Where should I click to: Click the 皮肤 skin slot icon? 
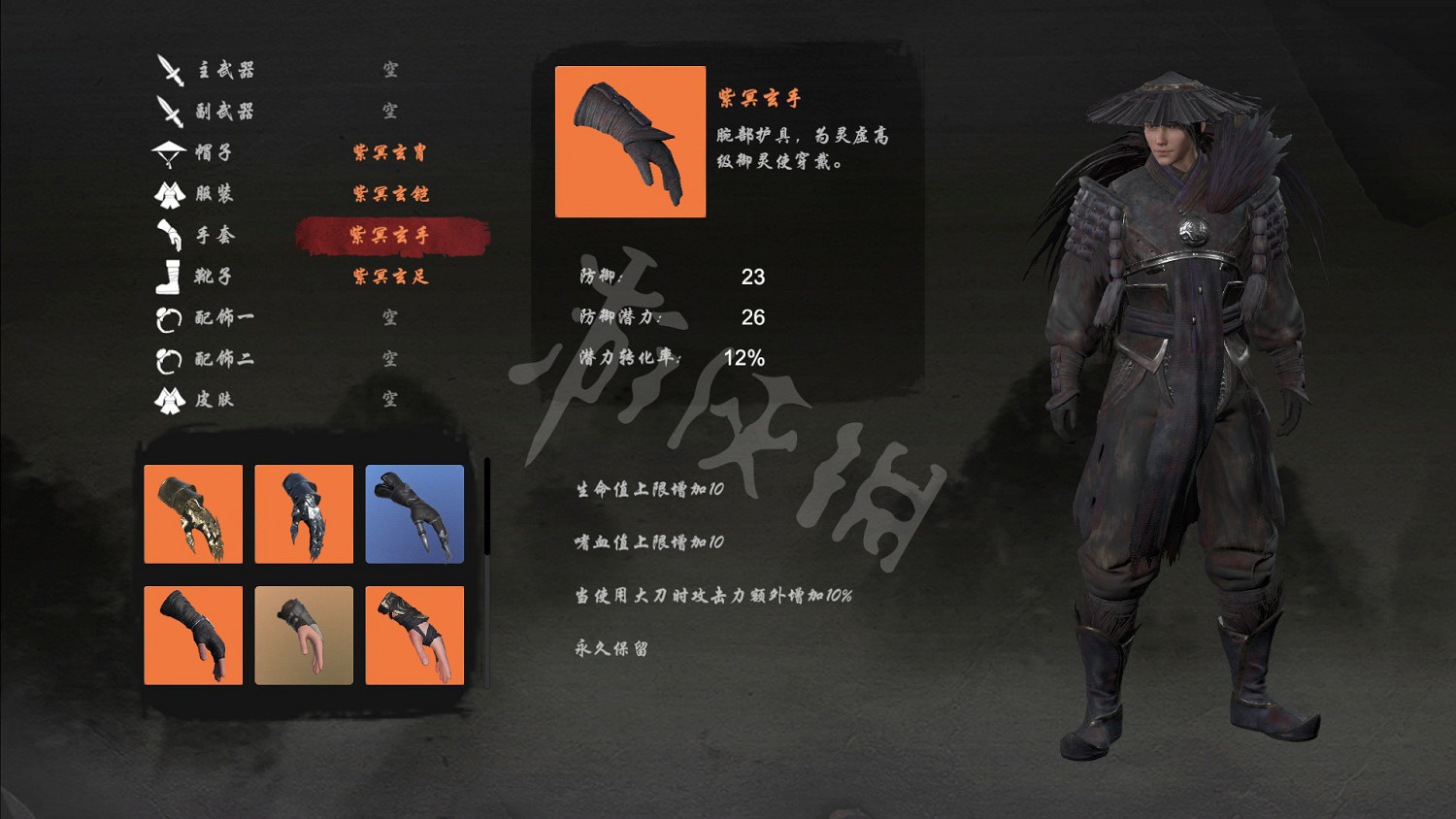pos(170,400)
